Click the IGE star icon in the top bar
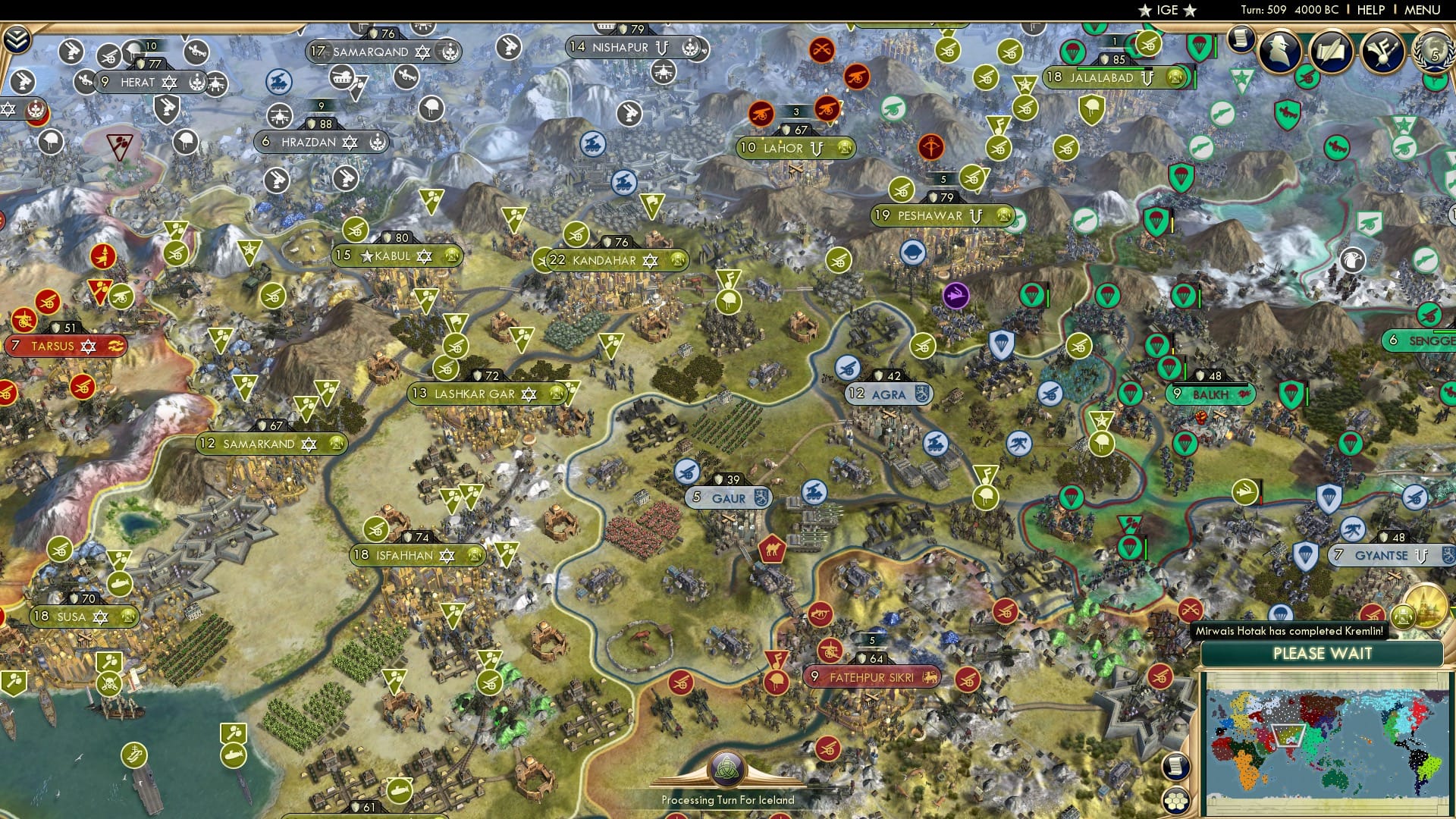The image size is (1456, 819). tap(1145, 11)
